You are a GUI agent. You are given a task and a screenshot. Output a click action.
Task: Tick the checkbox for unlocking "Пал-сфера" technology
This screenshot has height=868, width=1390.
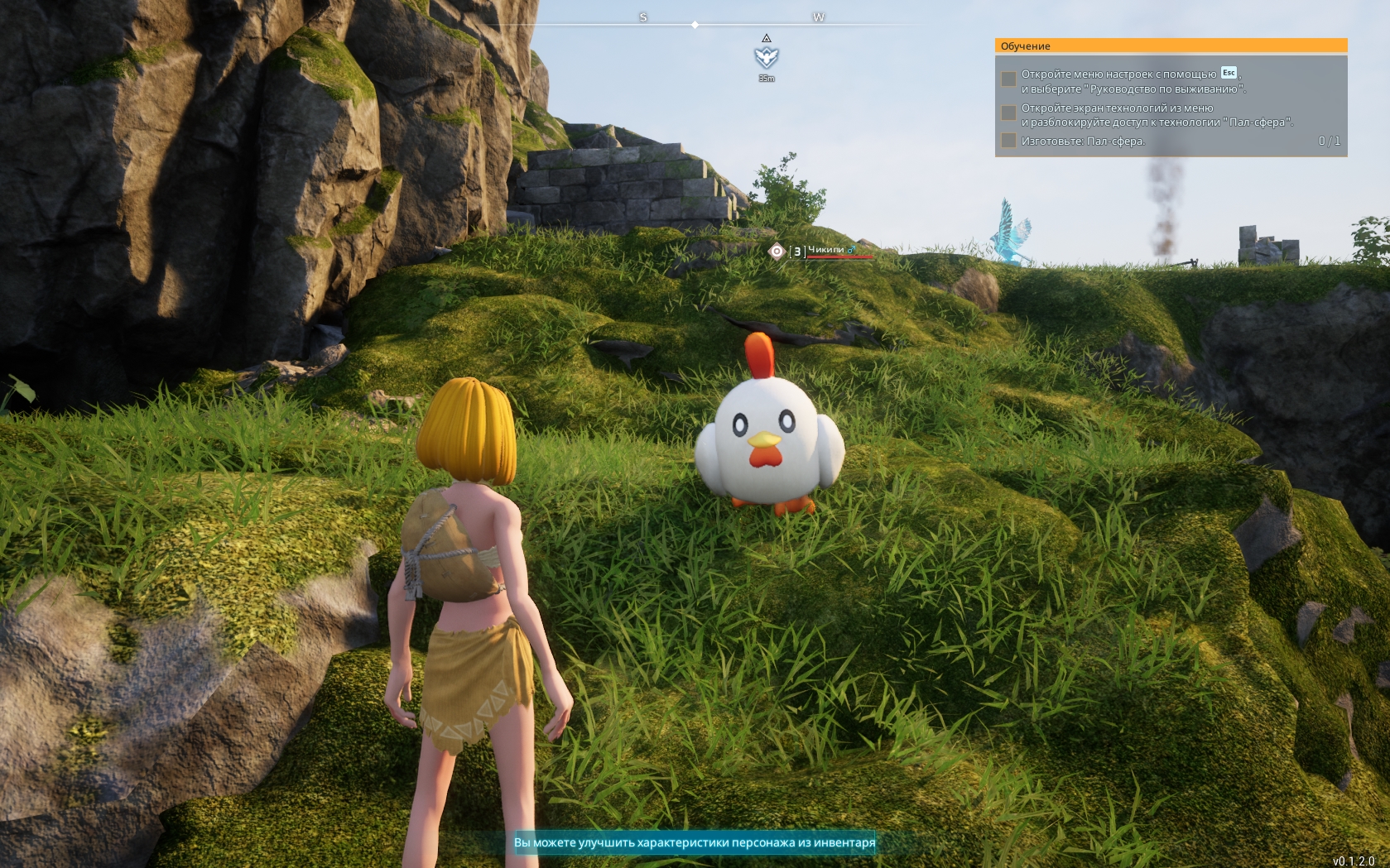[x=1008, y=113]
